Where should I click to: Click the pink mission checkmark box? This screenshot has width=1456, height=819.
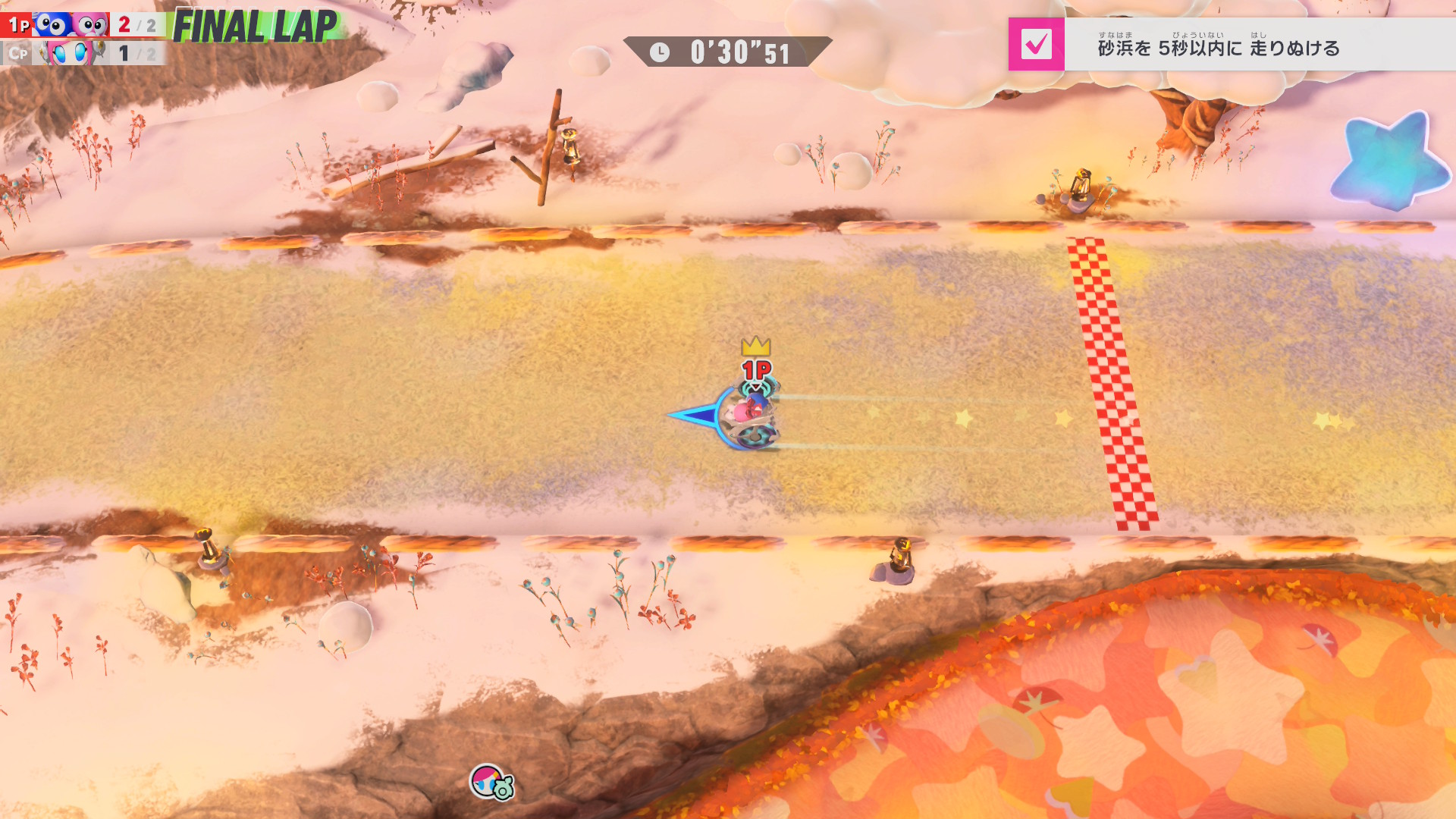1036,45
